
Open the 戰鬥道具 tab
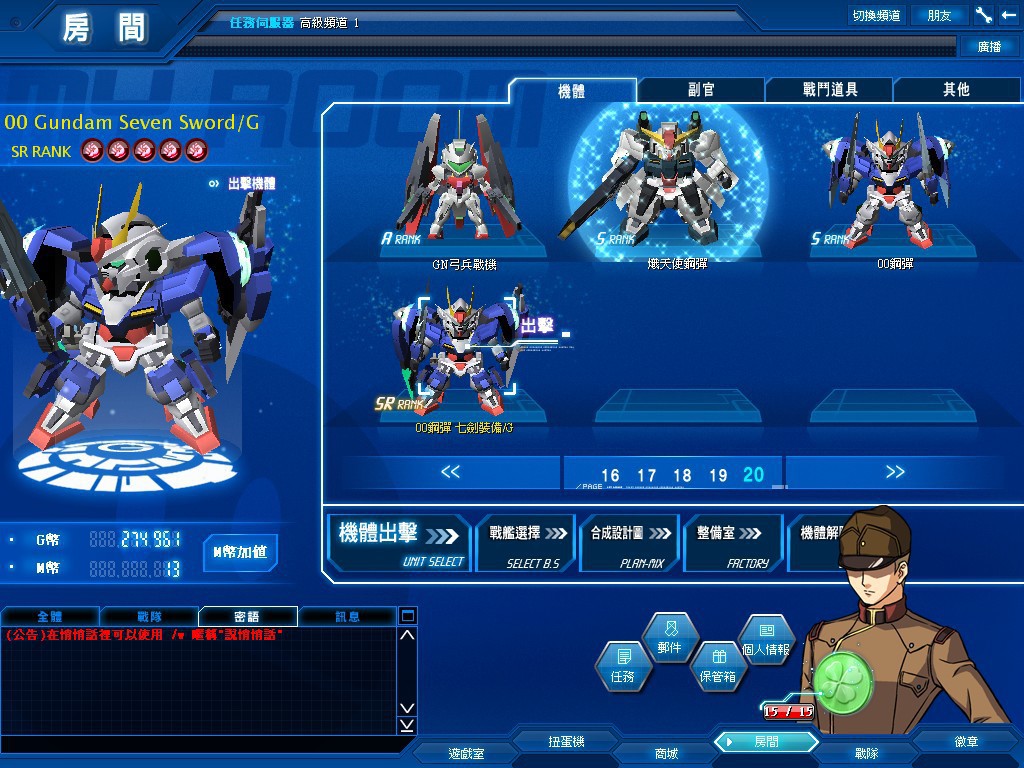pos(830,90)
